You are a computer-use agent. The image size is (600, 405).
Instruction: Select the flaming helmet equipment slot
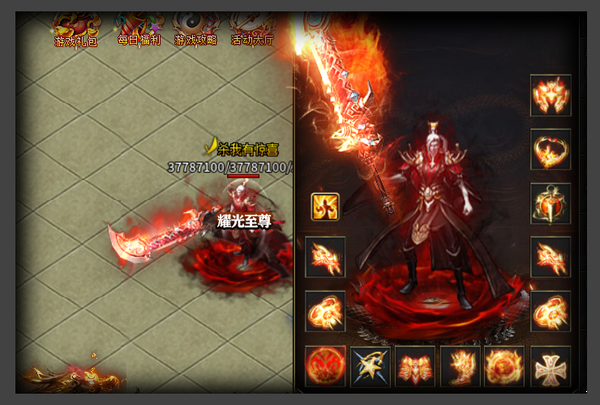pyautogui.click(x=550, y=95)
